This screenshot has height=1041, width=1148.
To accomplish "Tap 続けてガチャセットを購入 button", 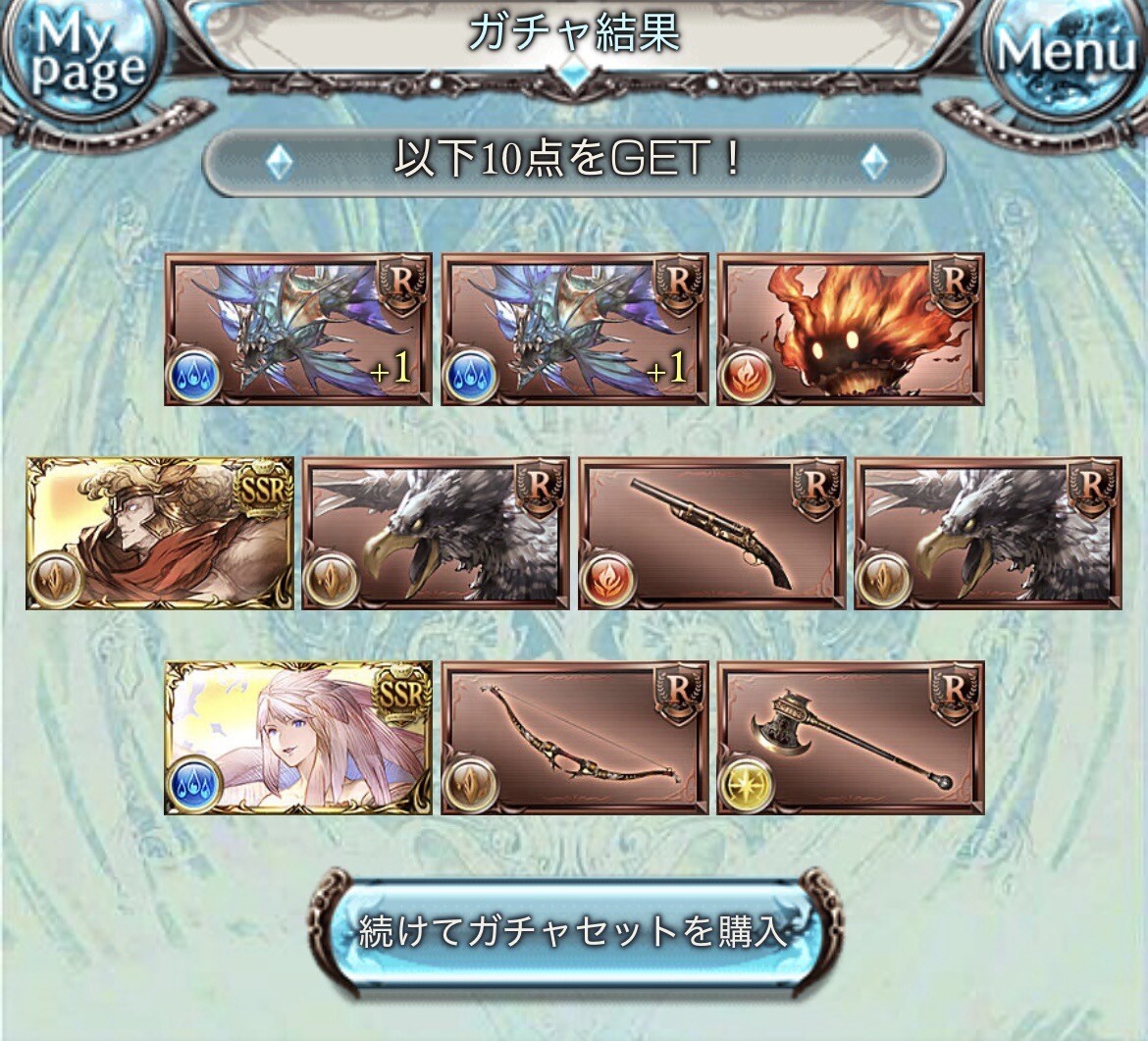I will coord(574,930).
